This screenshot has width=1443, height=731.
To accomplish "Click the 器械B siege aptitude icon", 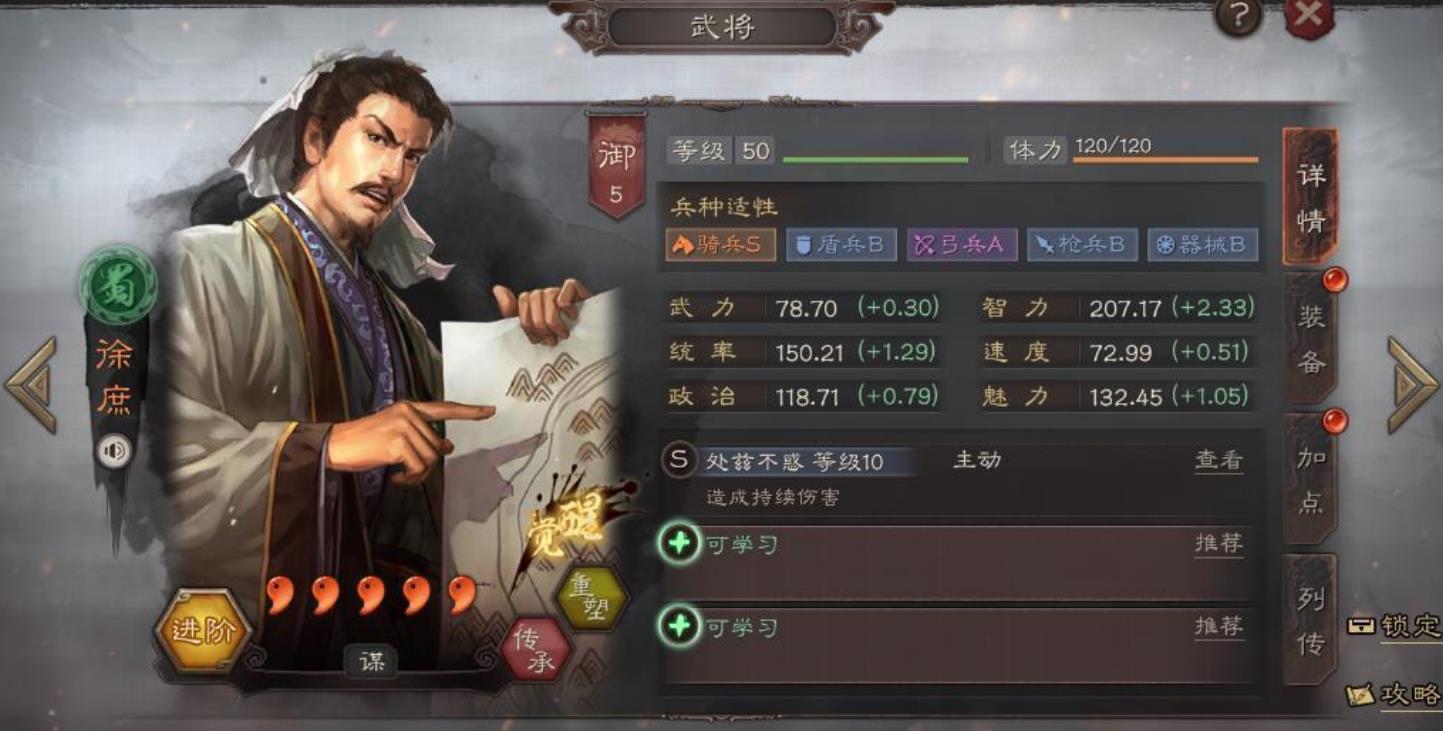I will [1199, 243].
